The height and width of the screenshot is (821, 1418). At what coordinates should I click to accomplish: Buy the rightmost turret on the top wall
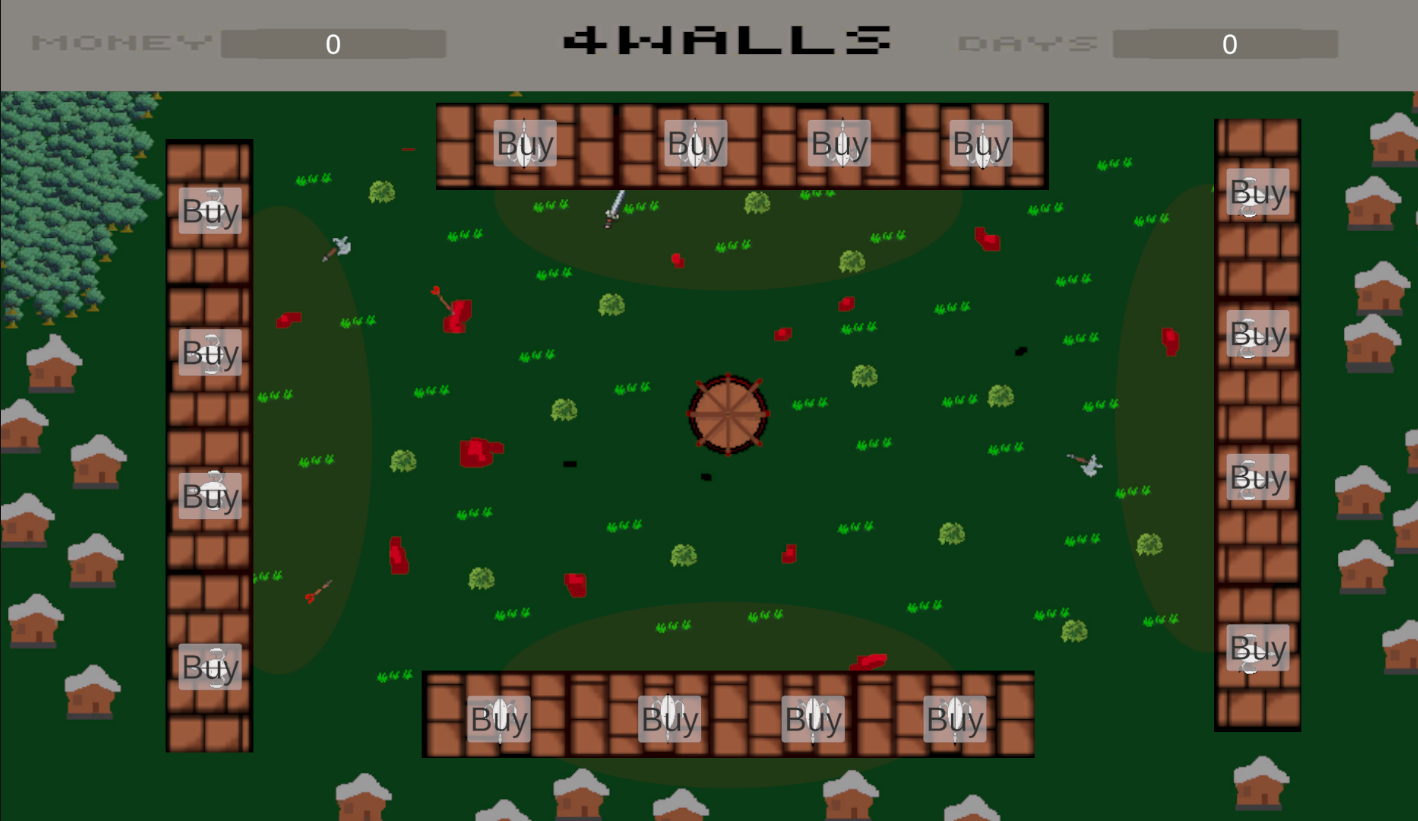[981, 144]
